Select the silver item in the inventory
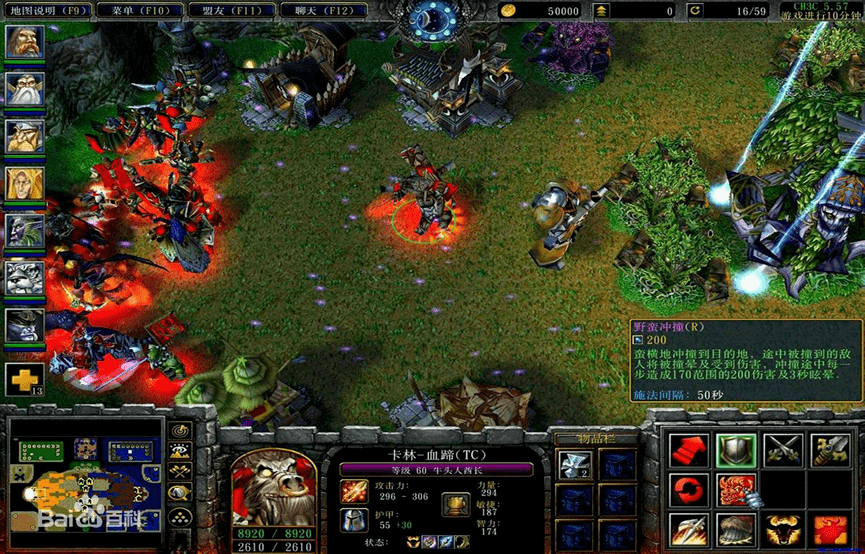Viewport: 865px width, 554px height. tap(574, 462)
